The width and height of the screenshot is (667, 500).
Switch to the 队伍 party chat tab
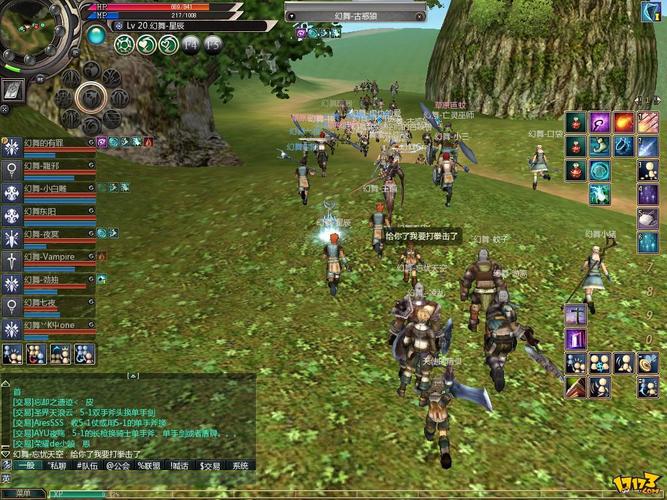tap(90, 465)
